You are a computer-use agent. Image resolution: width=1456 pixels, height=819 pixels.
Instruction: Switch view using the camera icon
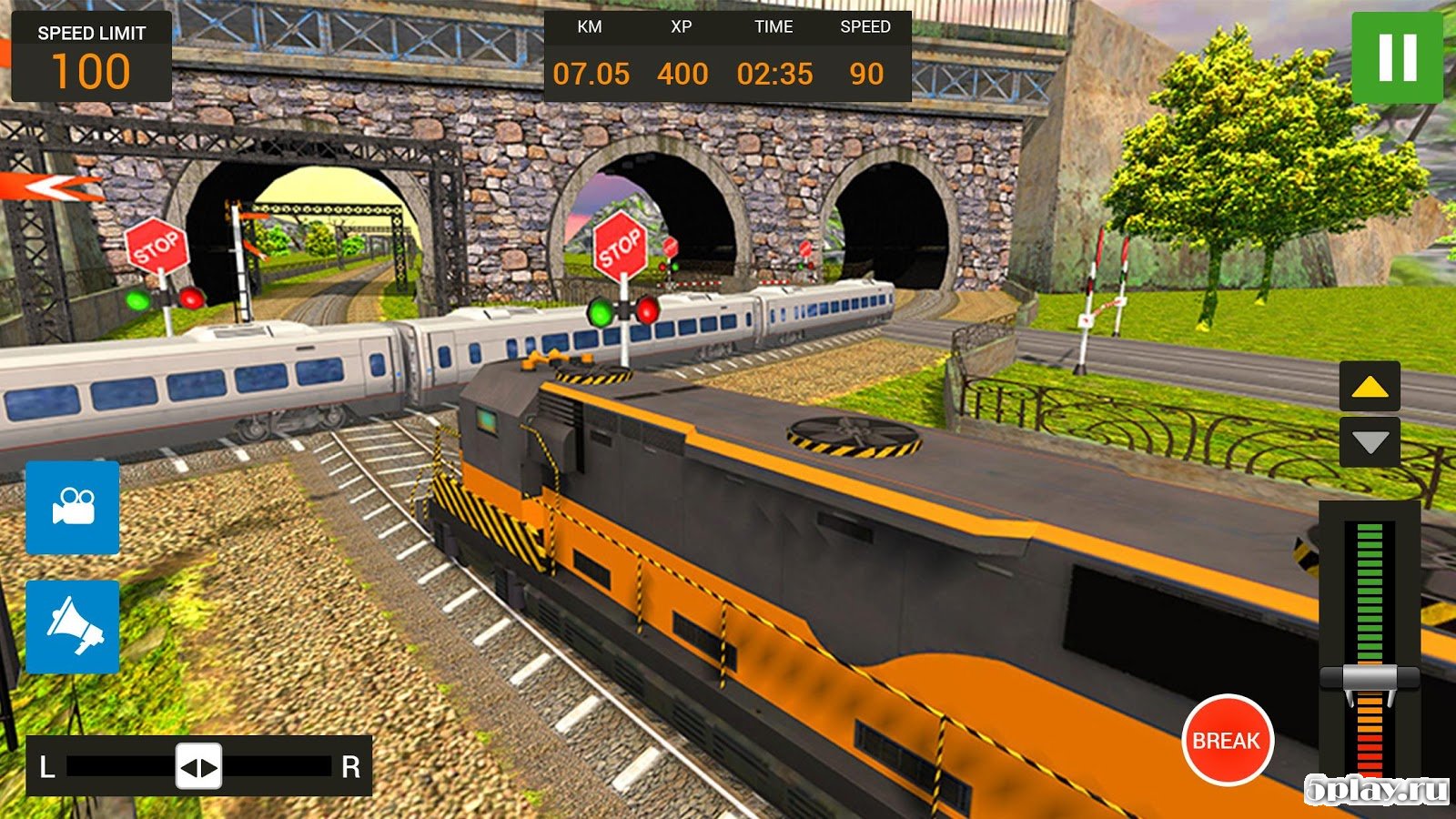tap(73, 507)
